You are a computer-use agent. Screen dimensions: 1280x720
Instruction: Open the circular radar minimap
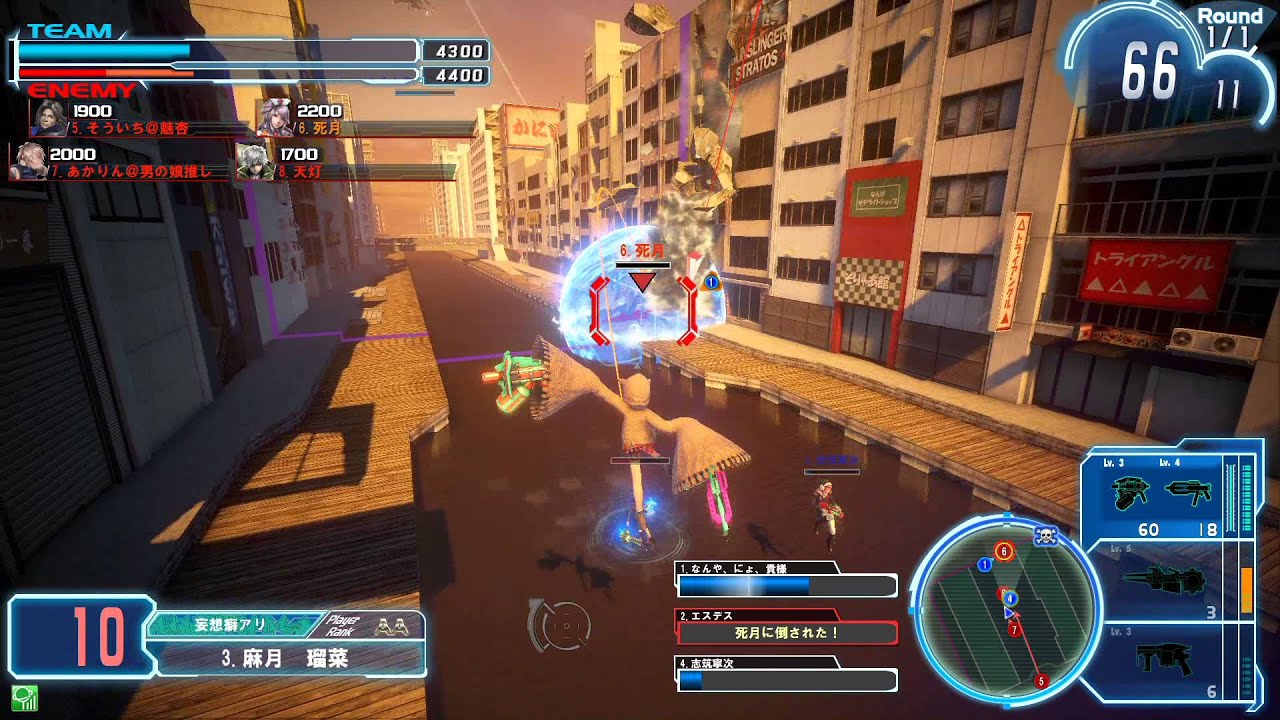[x=1008, y=607]
